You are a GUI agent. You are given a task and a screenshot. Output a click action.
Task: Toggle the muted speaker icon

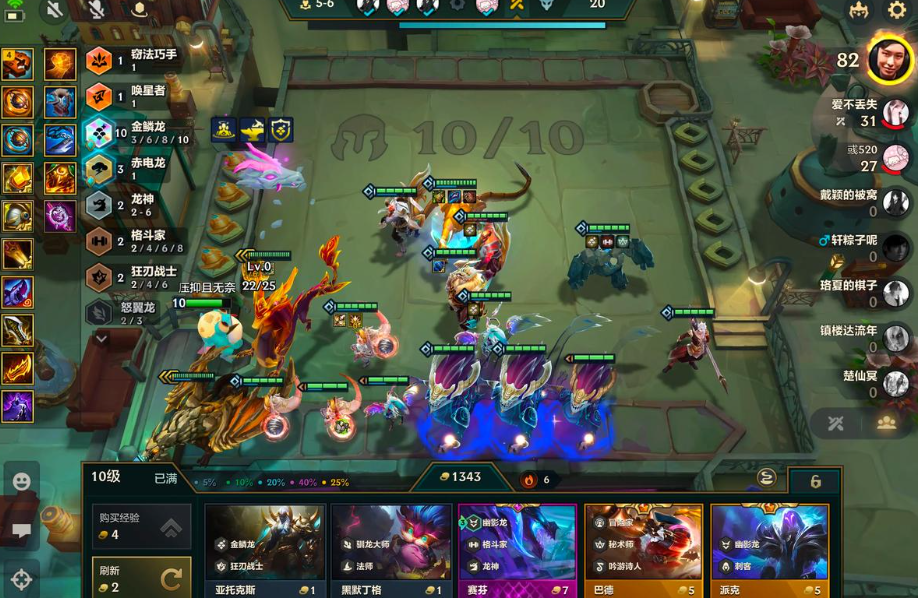click(54, 10)
